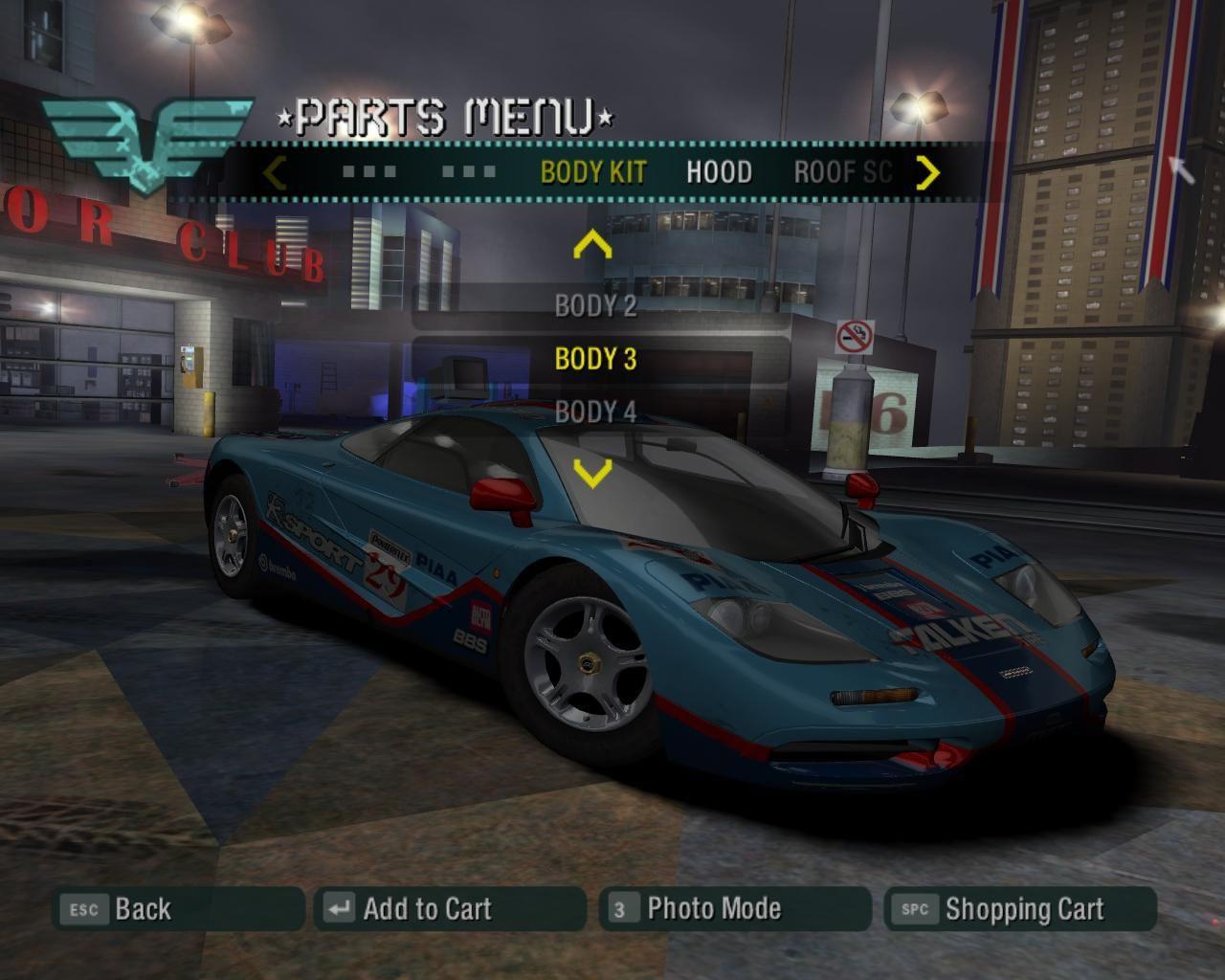Screen dimensions: 1225x980
Task: Open the Shopping Cart
Action: (x=1023, y=909)
